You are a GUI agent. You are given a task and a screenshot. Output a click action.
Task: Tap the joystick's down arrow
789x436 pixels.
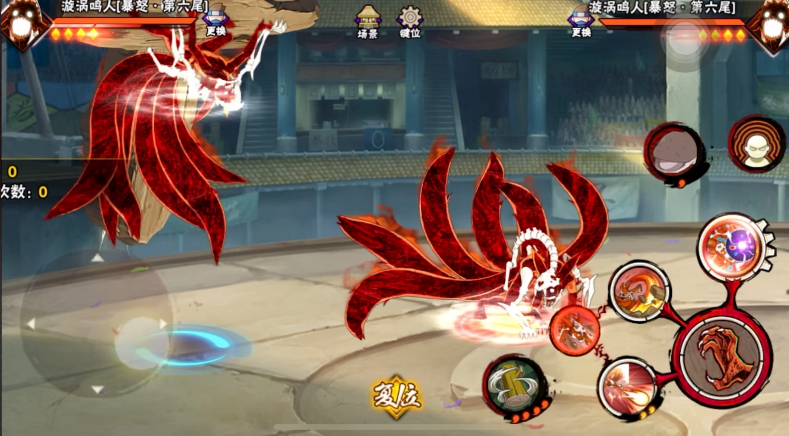97,388
